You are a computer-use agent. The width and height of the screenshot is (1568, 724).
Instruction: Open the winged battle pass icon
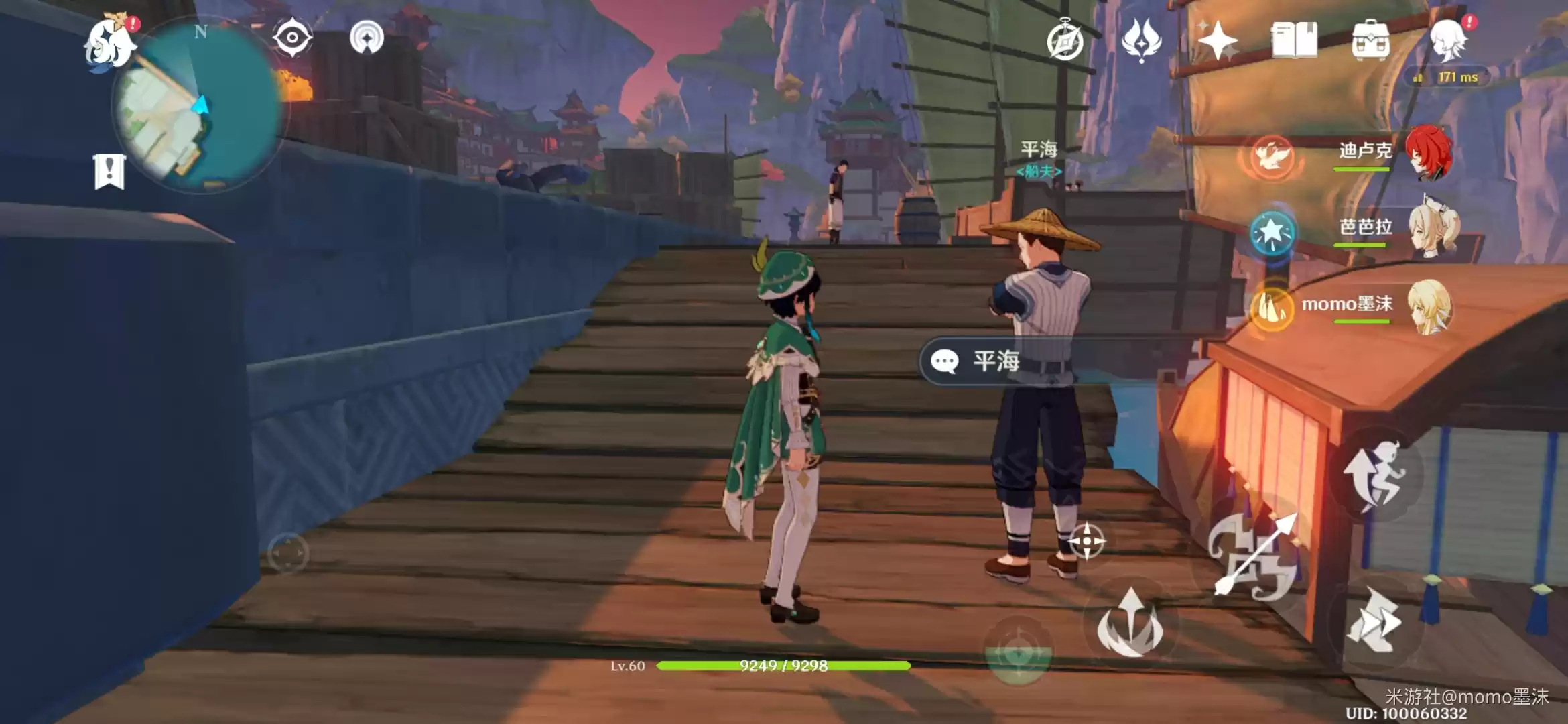coord(1141,40)
